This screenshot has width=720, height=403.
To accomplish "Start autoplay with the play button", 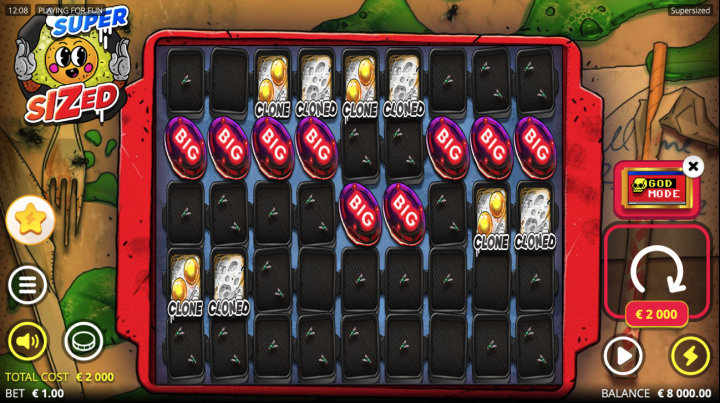I will click(x=623, y=355).
